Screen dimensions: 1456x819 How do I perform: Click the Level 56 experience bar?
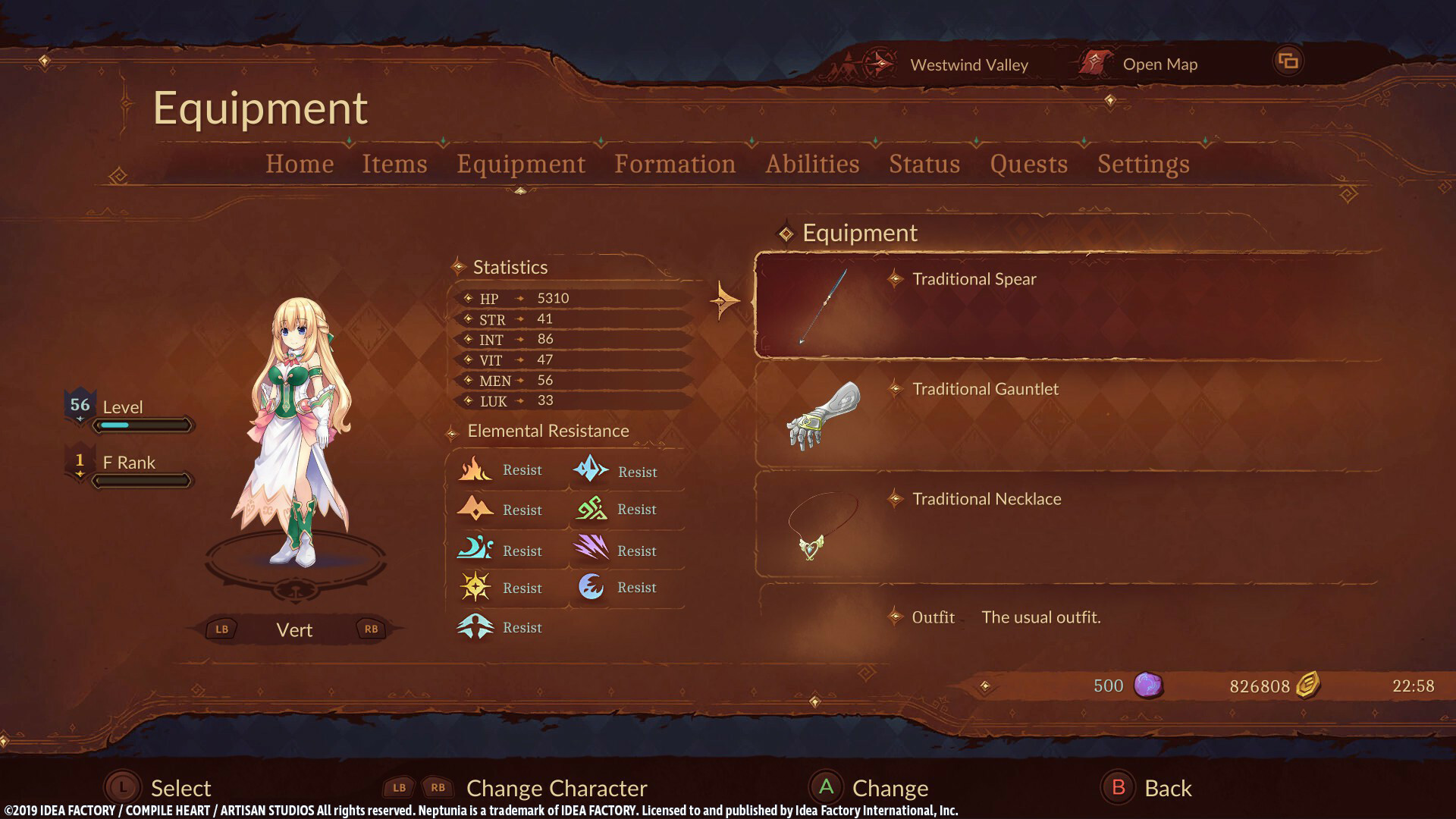pyautogui.click(x=143, y=425)
